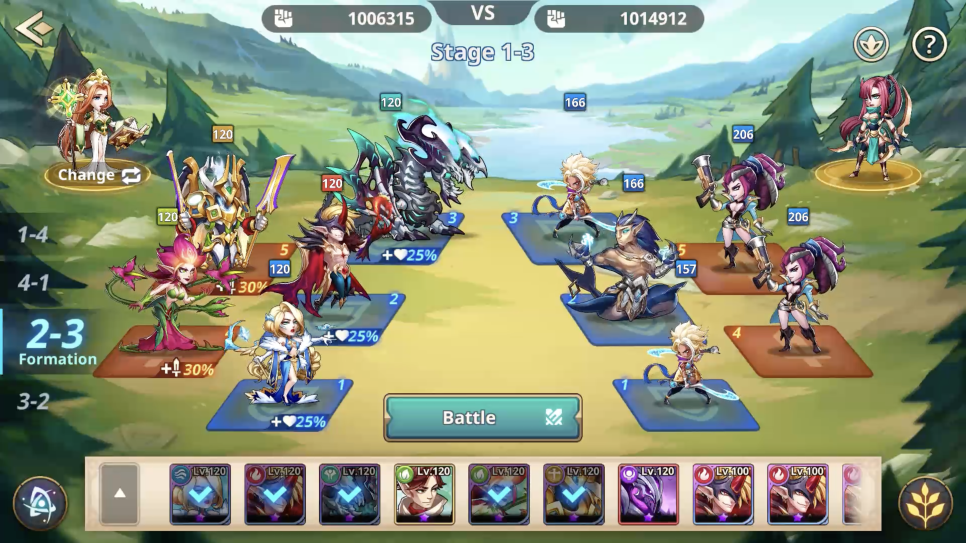Open the help question mark
The height and width of the screenshot is (543, 966).
click(x=929, y=44)
